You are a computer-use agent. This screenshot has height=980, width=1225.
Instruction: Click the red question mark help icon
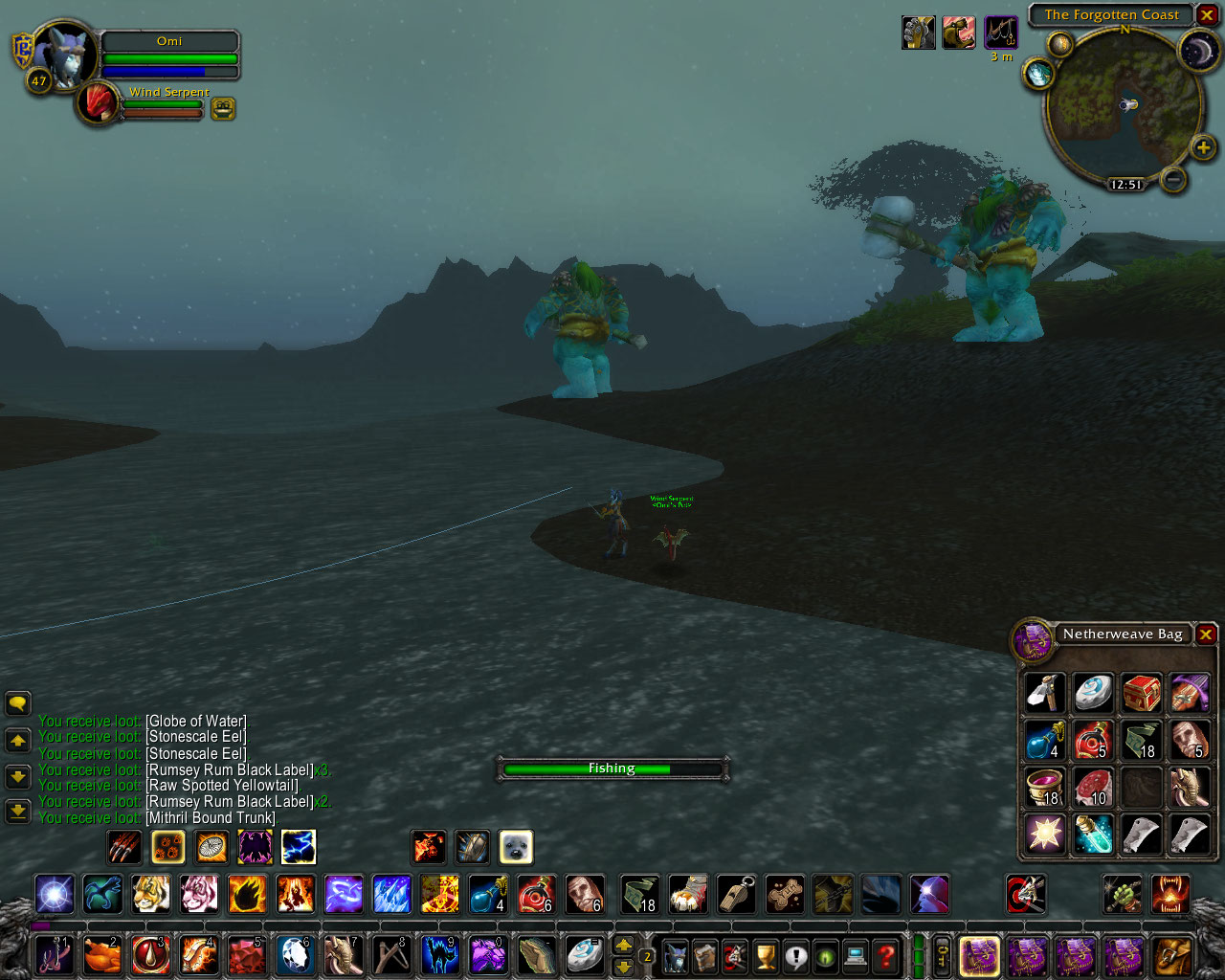(885, 954)
